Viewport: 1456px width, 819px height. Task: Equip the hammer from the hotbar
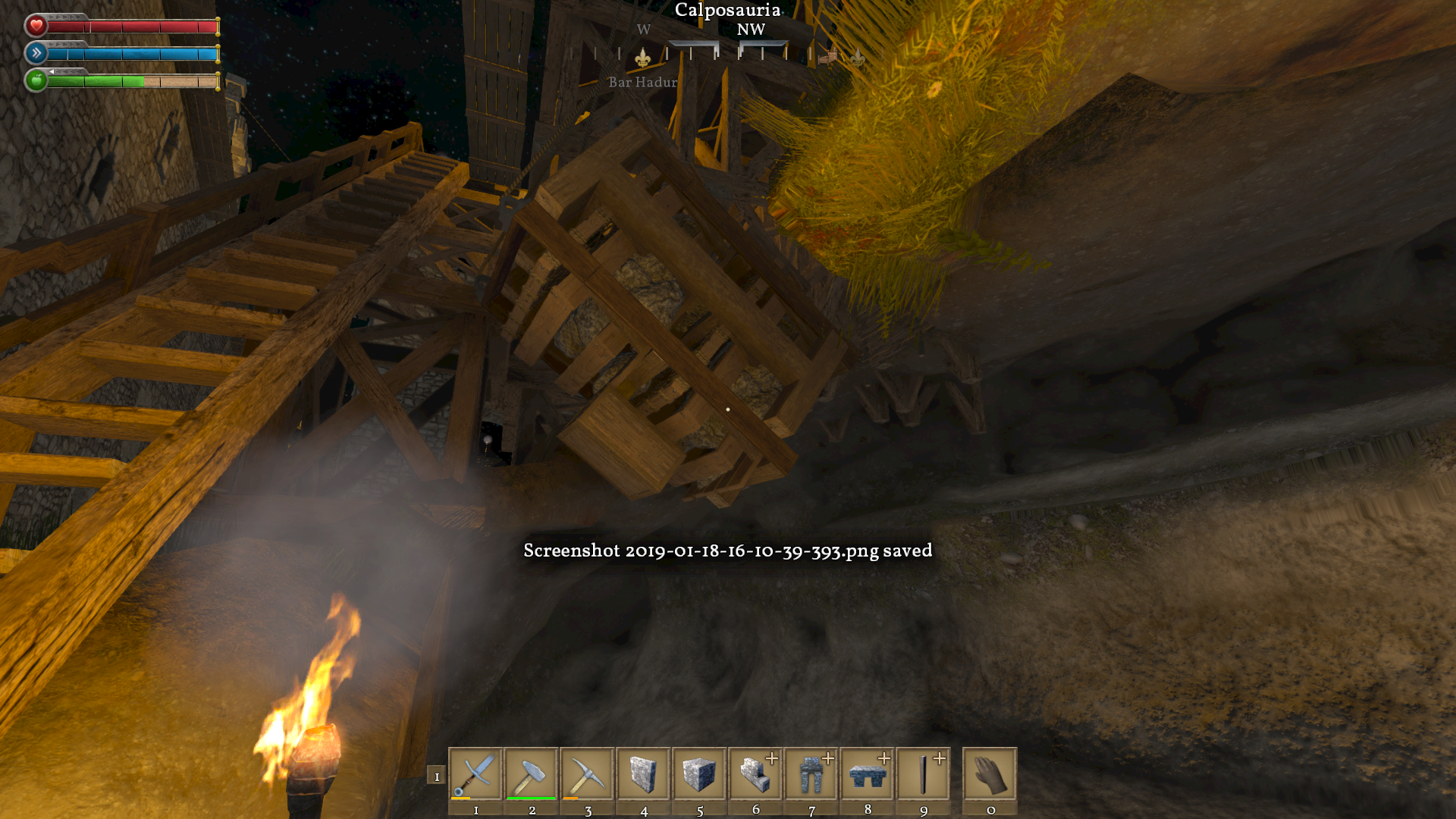click(532, 774)
